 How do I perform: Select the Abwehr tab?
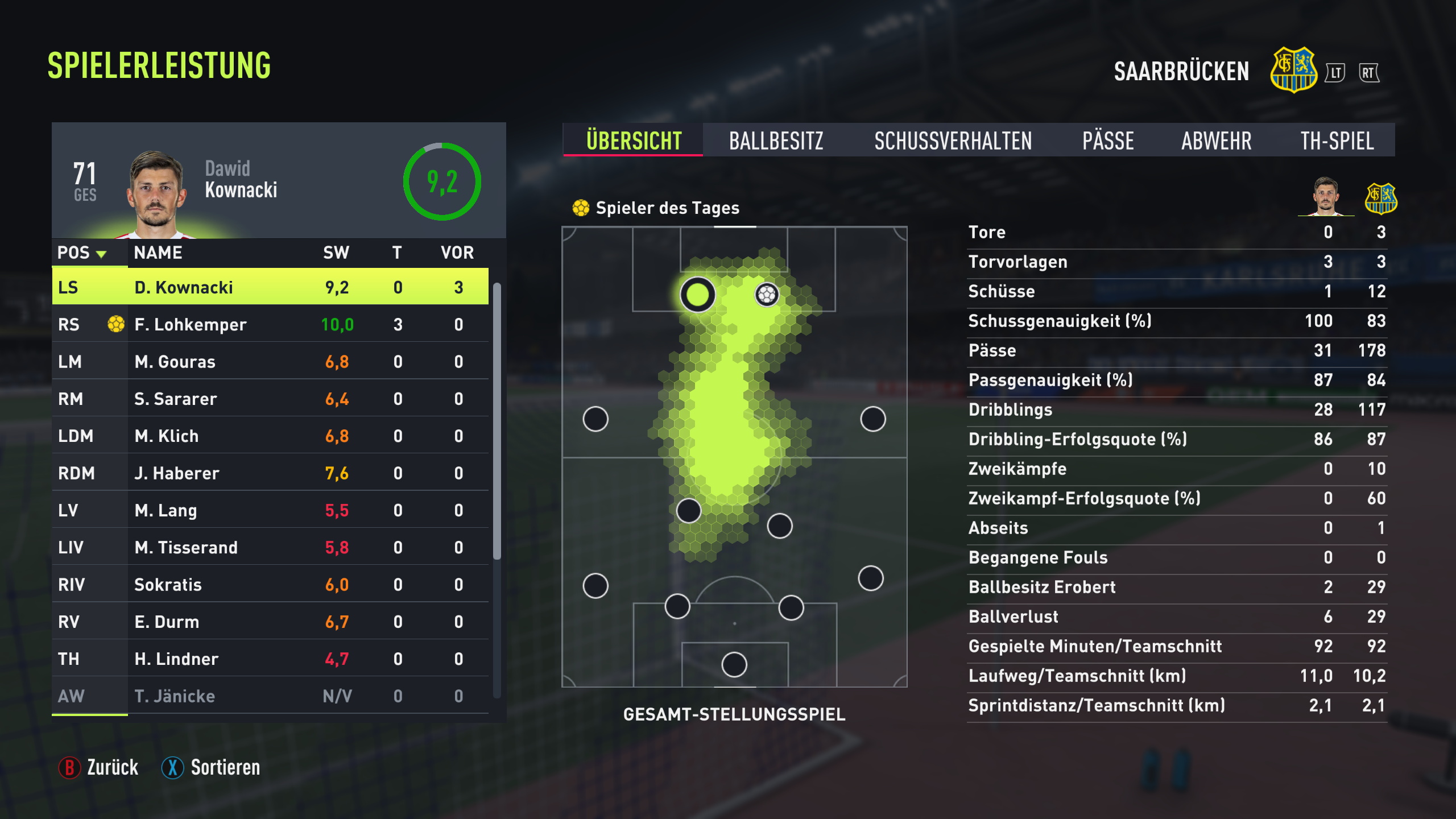(1216, 140)
